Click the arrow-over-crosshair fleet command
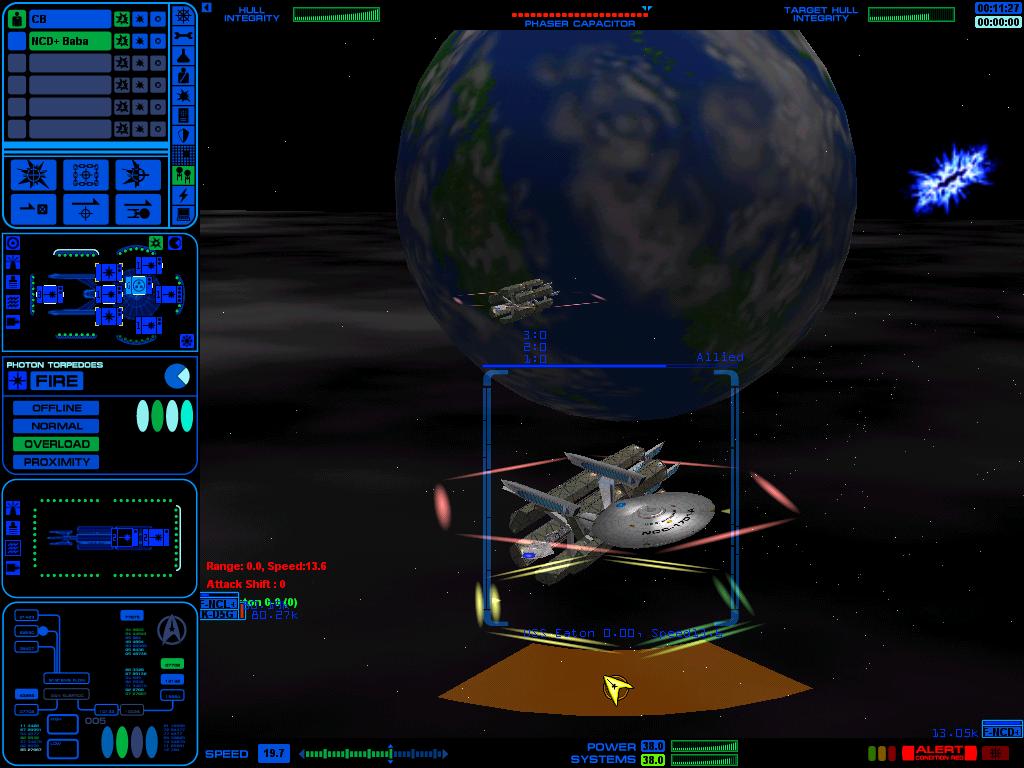Viewport: 1024px width, 768px height. pos(86,209)
